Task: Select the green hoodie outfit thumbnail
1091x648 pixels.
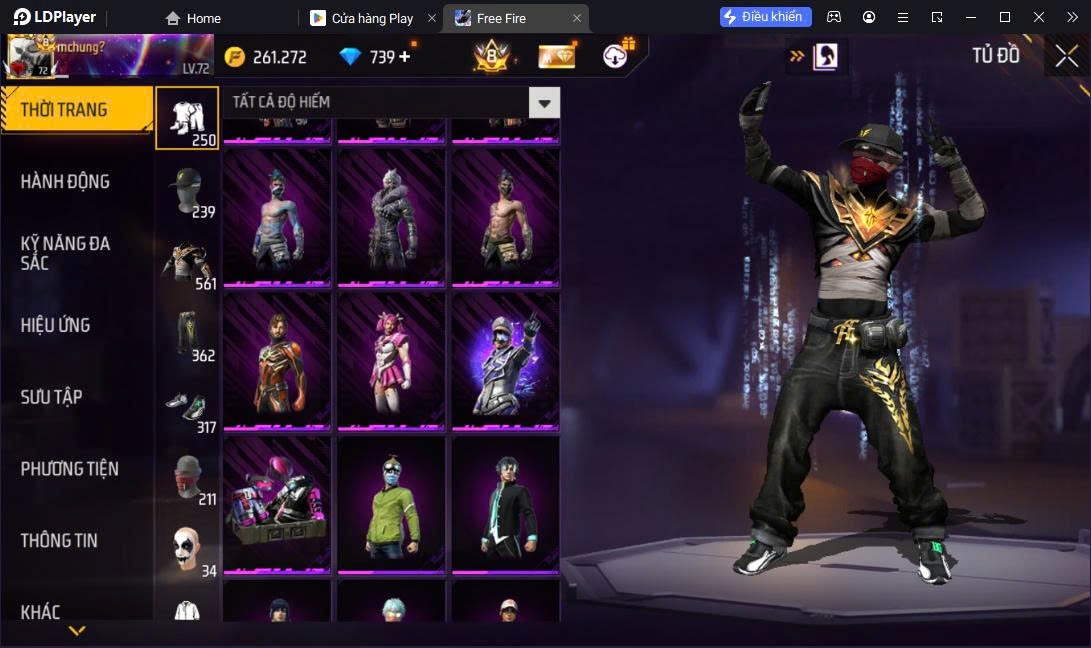Action: [x=390, y=504]
